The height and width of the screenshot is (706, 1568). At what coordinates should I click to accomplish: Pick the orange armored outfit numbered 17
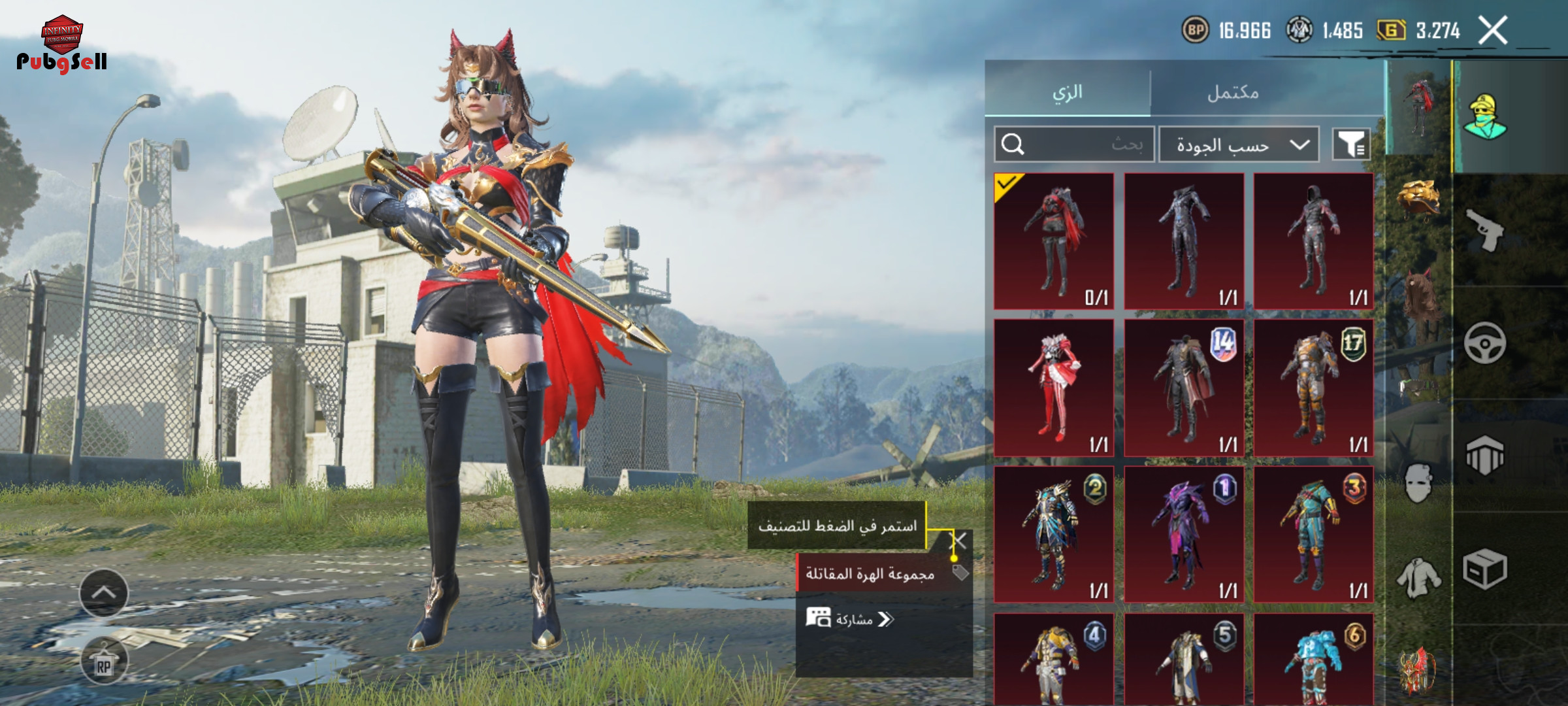point(1313,388)
